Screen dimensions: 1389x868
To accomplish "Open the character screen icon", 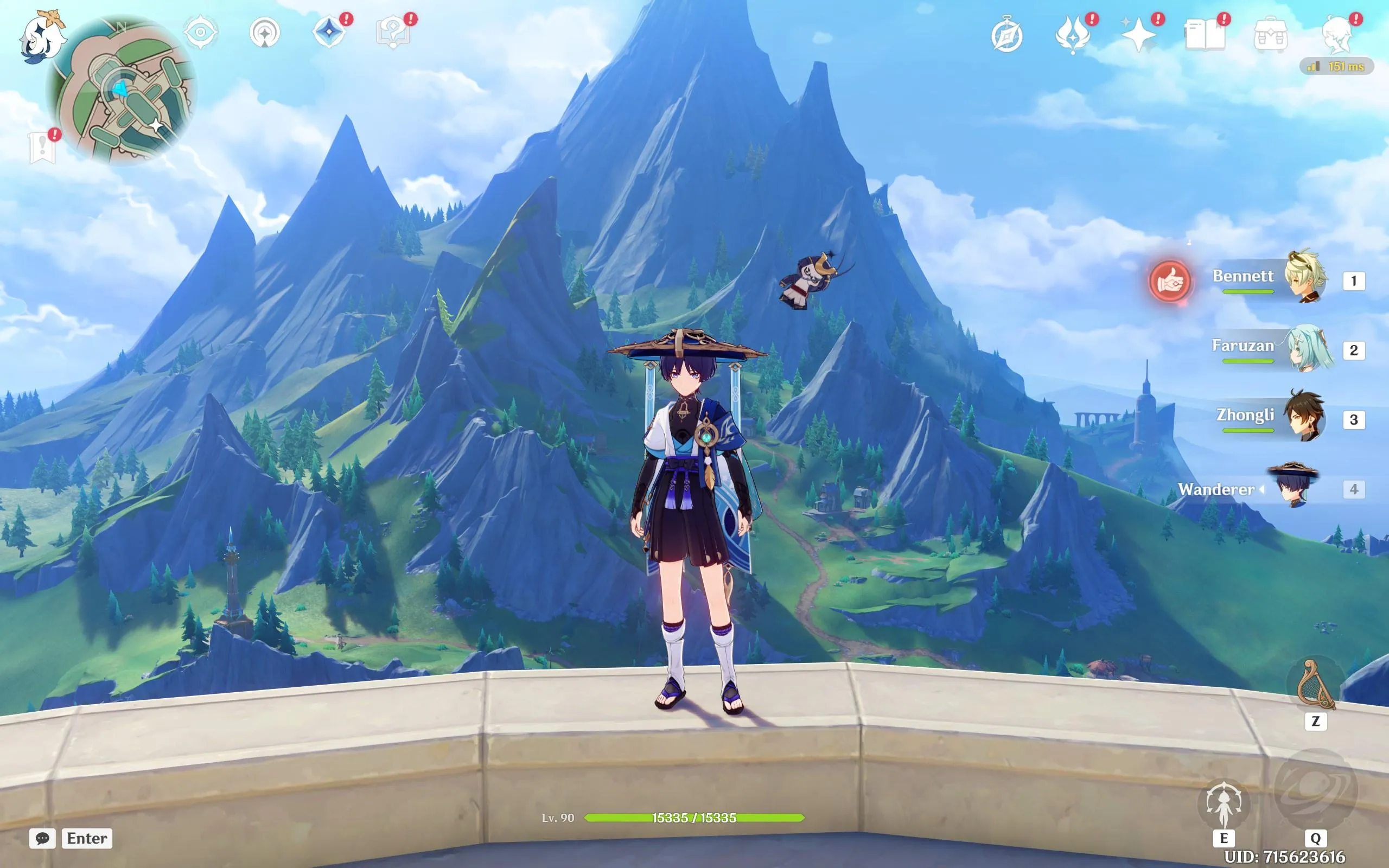I will click(1337, 34).
